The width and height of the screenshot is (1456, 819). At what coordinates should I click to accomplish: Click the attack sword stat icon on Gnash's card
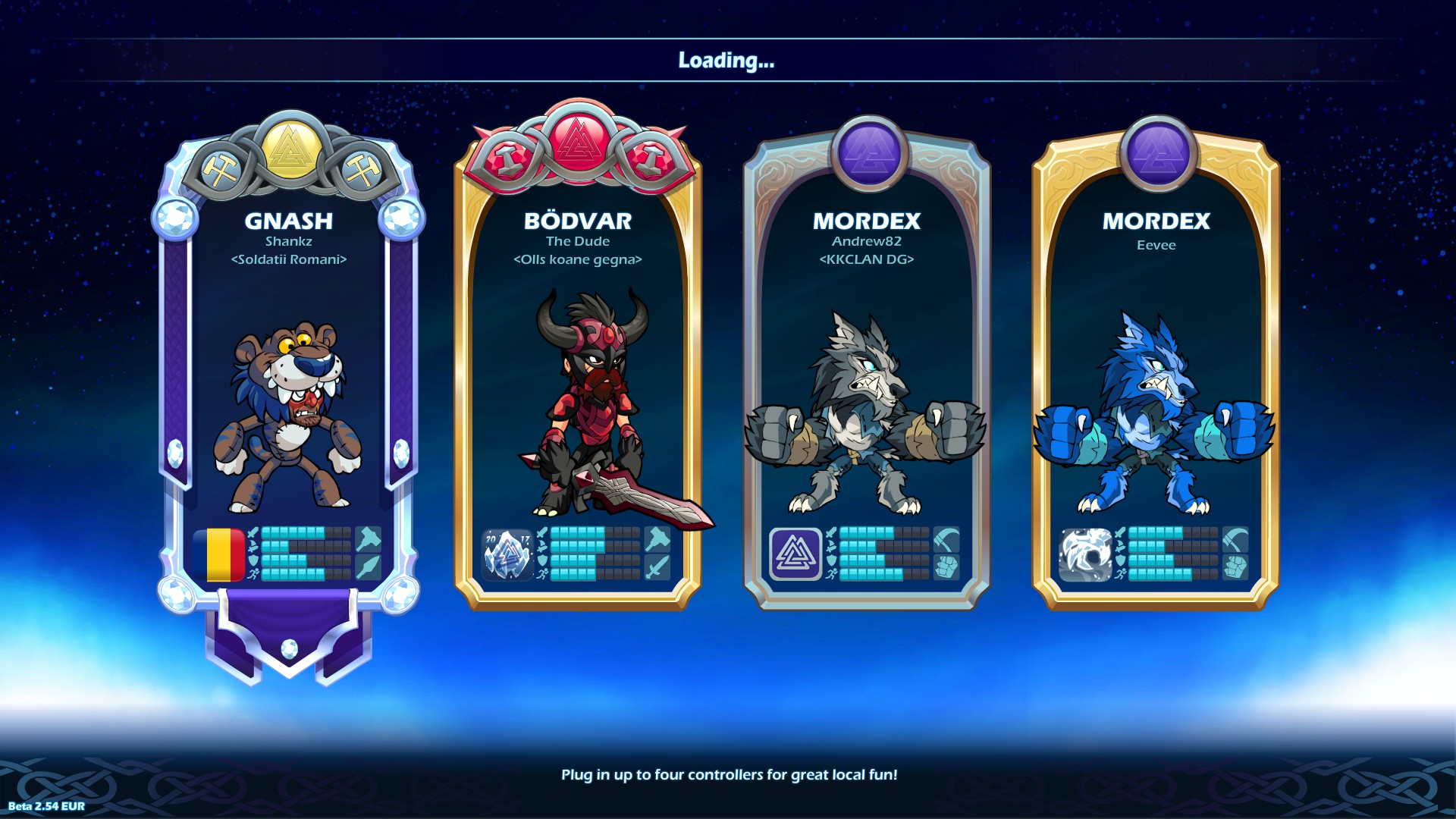(x=253, y=532)
